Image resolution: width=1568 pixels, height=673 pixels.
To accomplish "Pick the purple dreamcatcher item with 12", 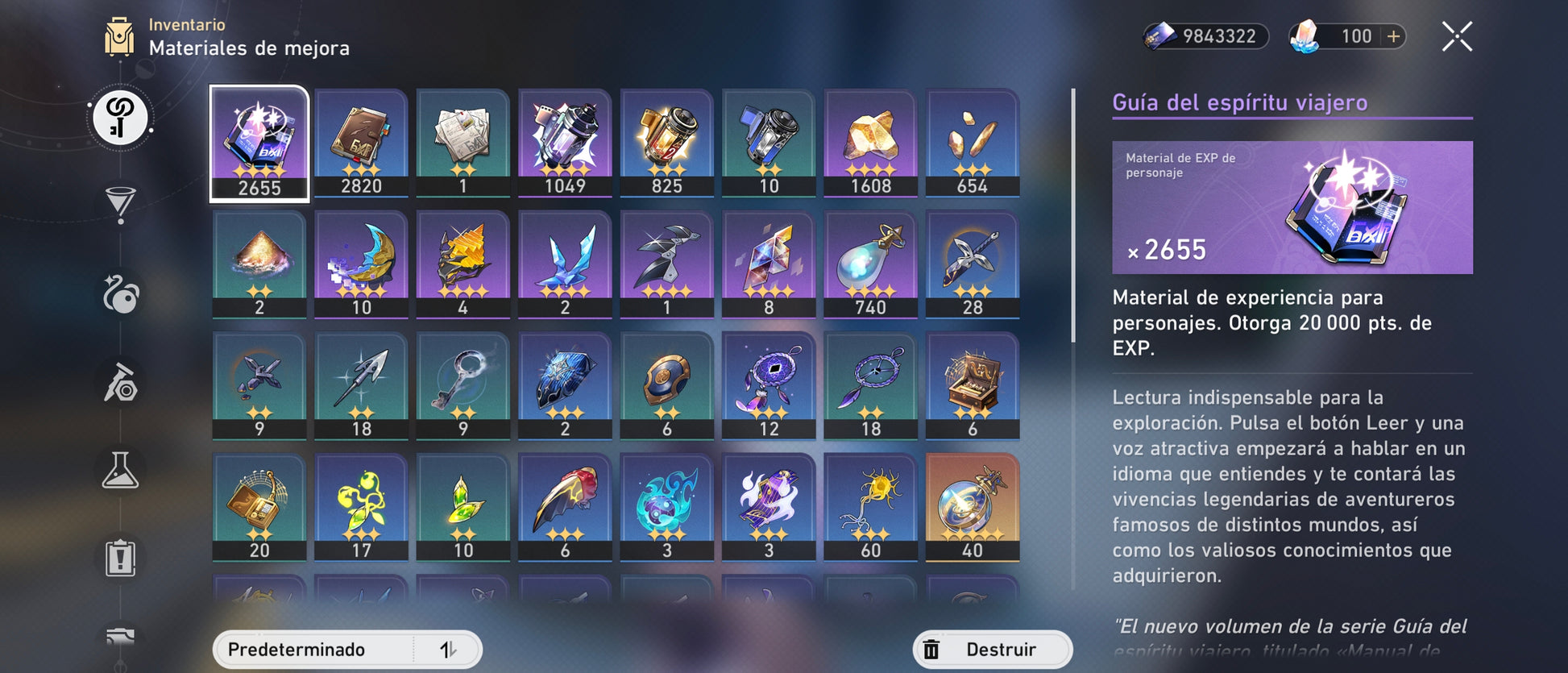I will [769, 386].
